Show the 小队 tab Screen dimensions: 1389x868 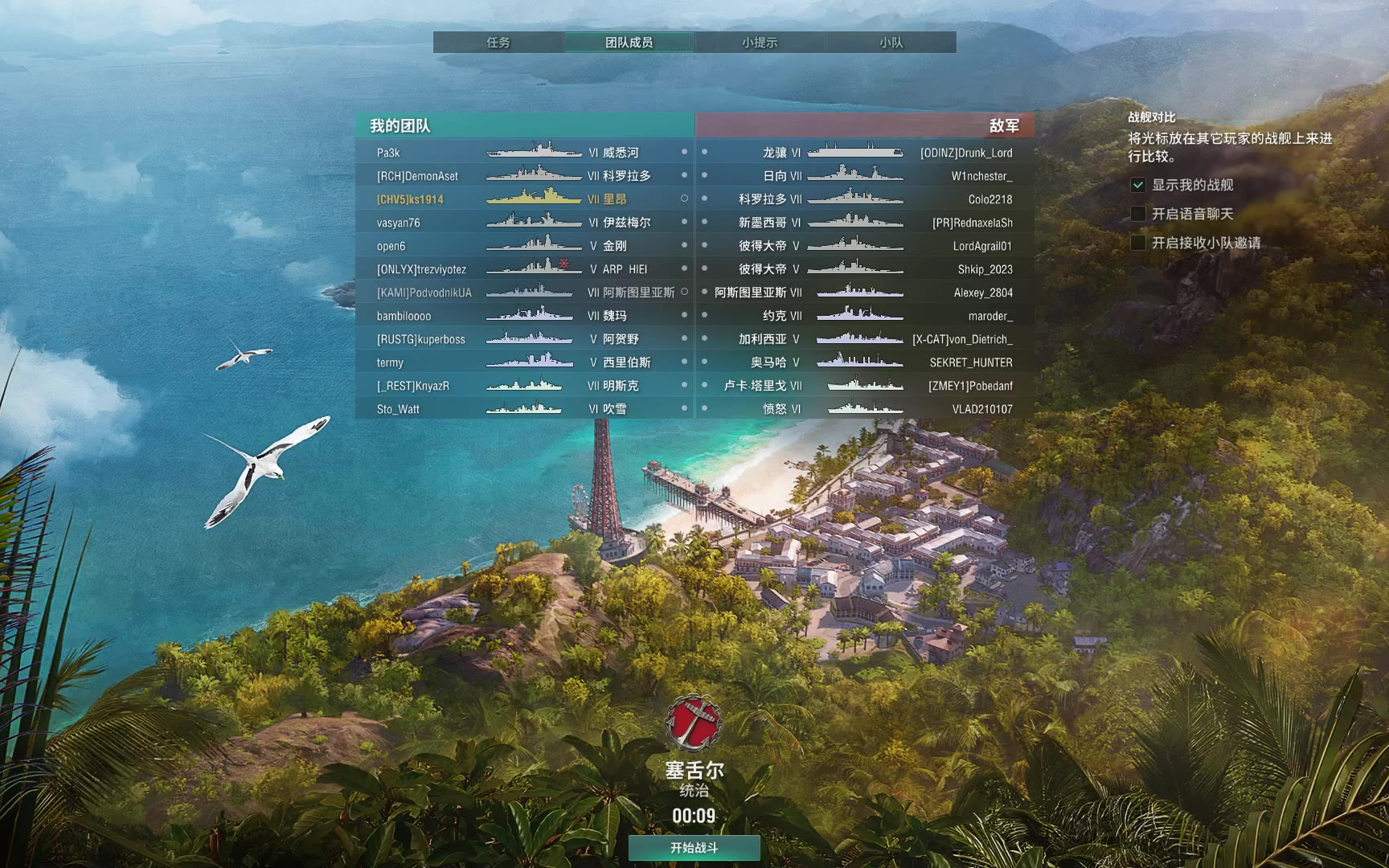point(891,43)
